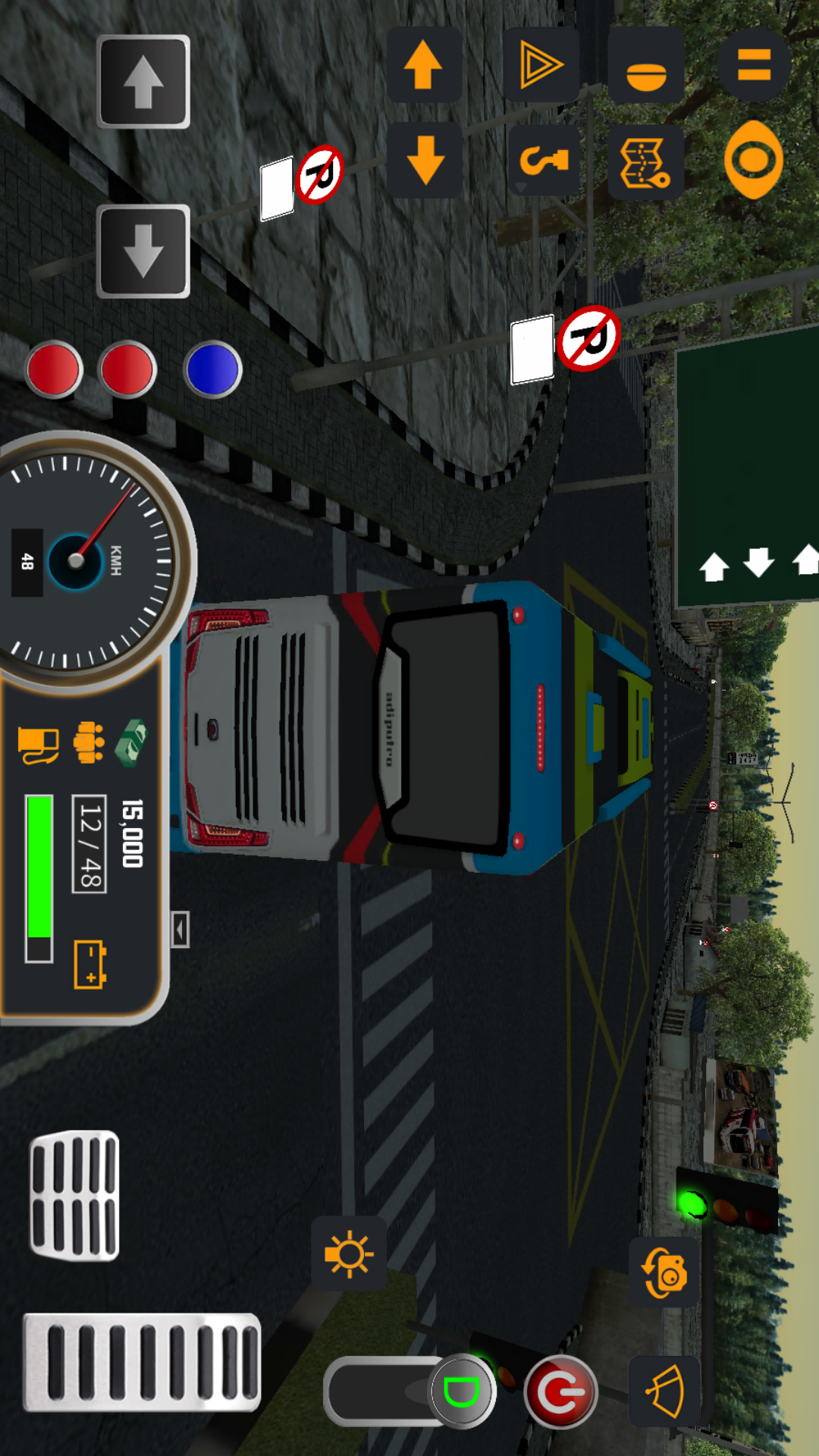Toggle the headlights sun icon
This screenshot has width=819, height=1456.
tap(349, 1254)
